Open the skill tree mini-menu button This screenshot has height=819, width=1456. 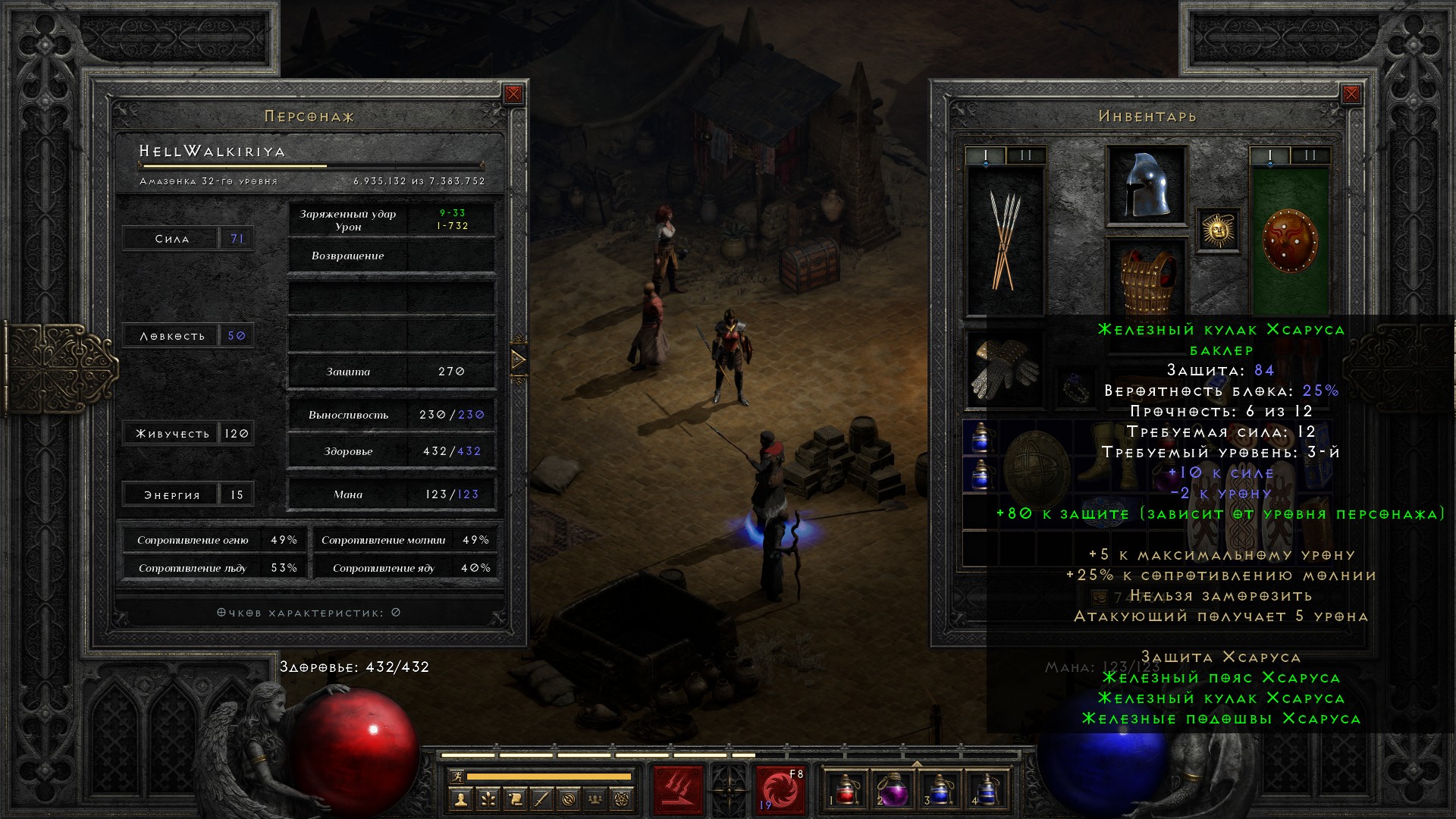click(487, 799)
